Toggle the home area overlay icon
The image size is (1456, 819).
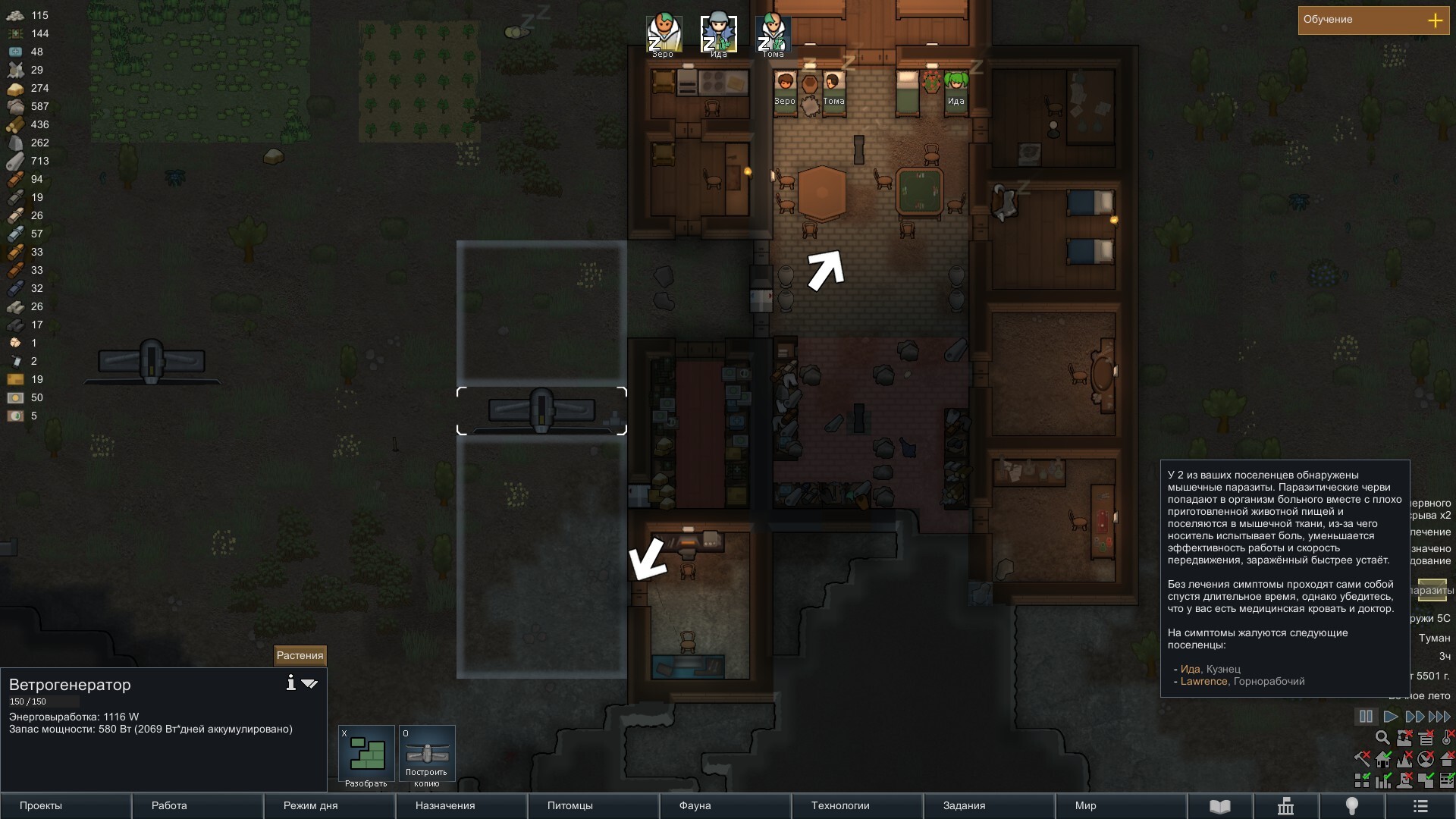pyautogui.click(x=1383, y=759)
